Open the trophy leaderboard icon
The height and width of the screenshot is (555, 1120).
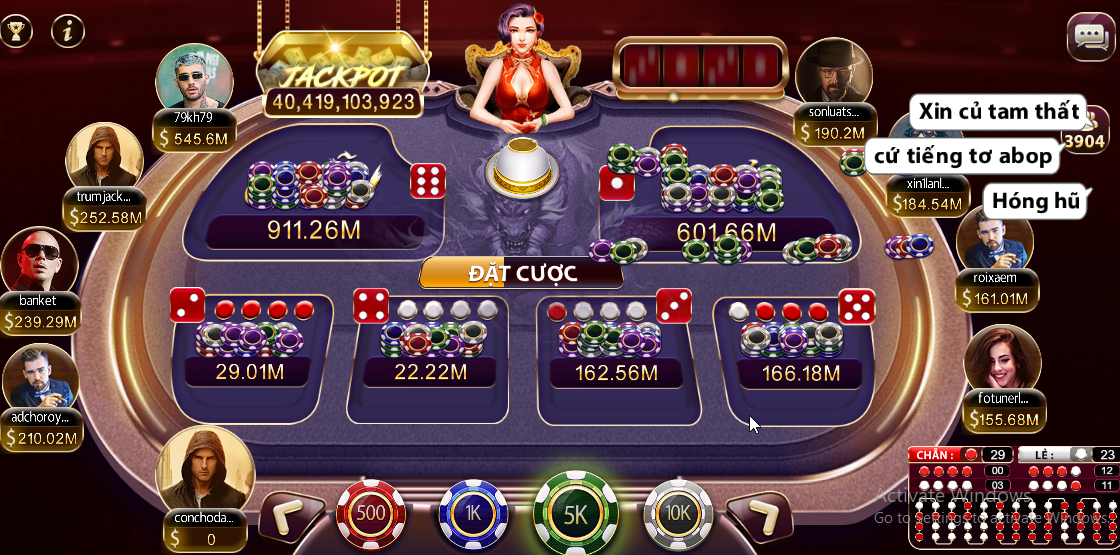click(x=16, y=30)
